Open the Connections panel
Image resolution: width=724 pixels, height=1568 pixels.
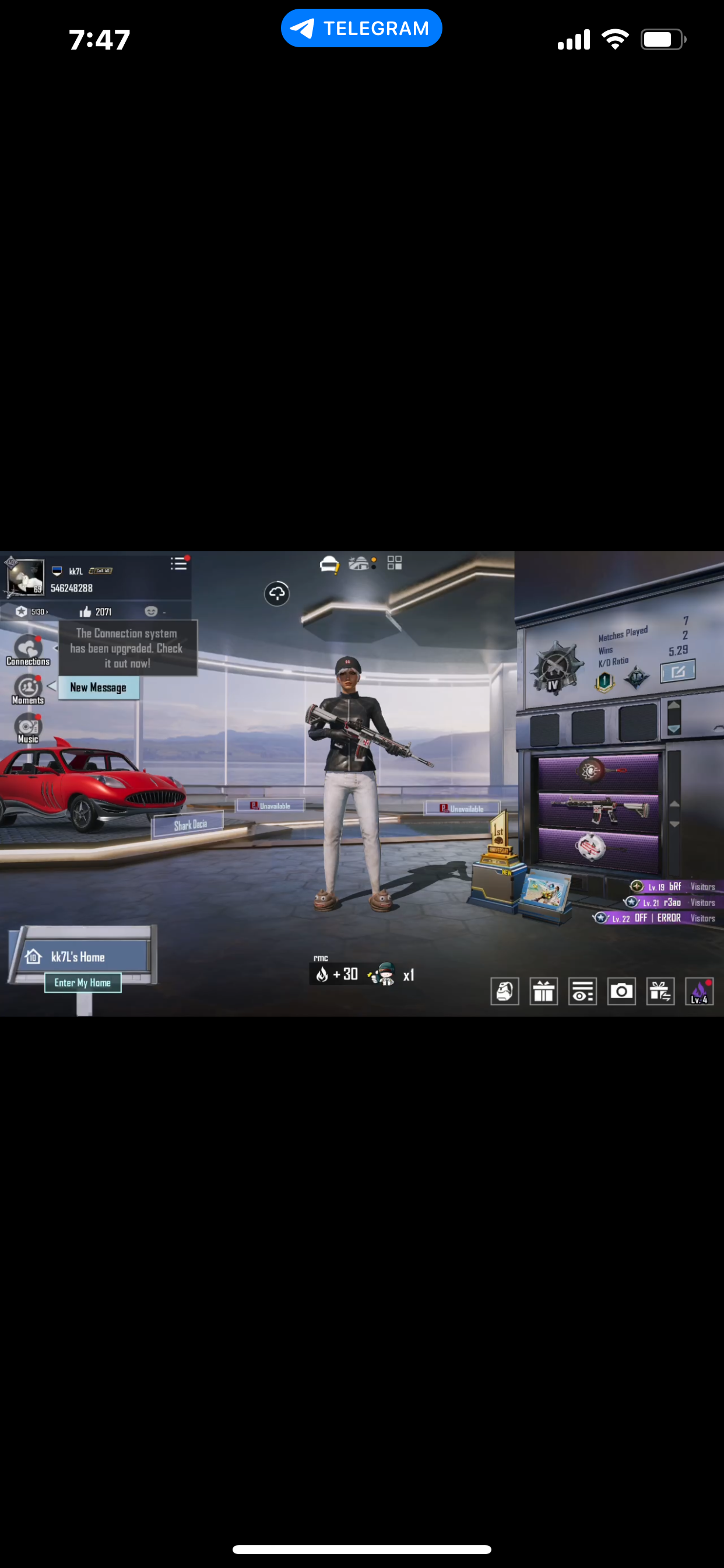pos(28,650)
